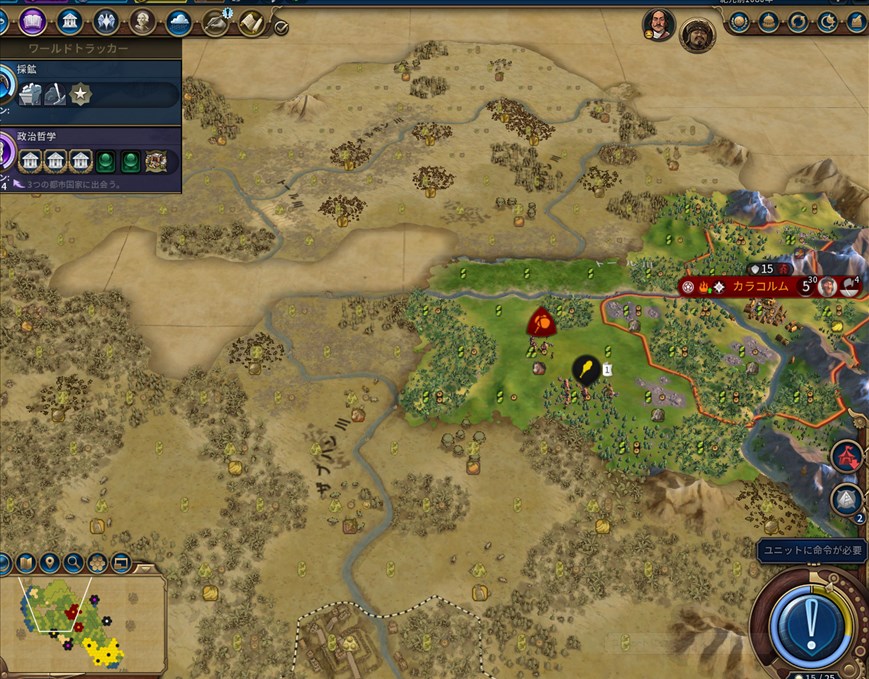The image size is (869, 679).
Task: Open the technology tree book icon
Action: 33,21
